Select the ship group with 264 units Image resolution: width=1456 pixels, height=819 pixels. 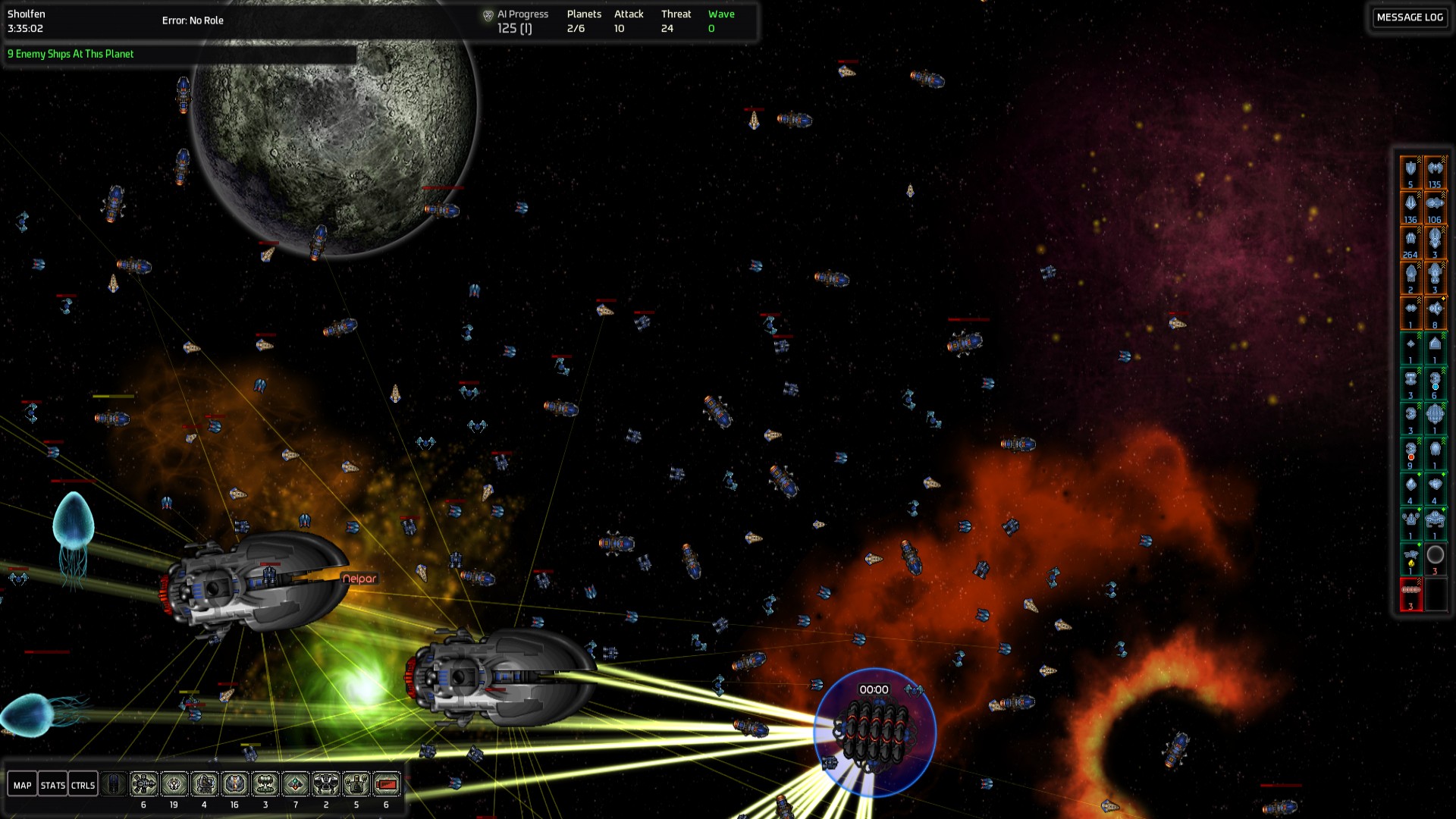pos(1410,243)
